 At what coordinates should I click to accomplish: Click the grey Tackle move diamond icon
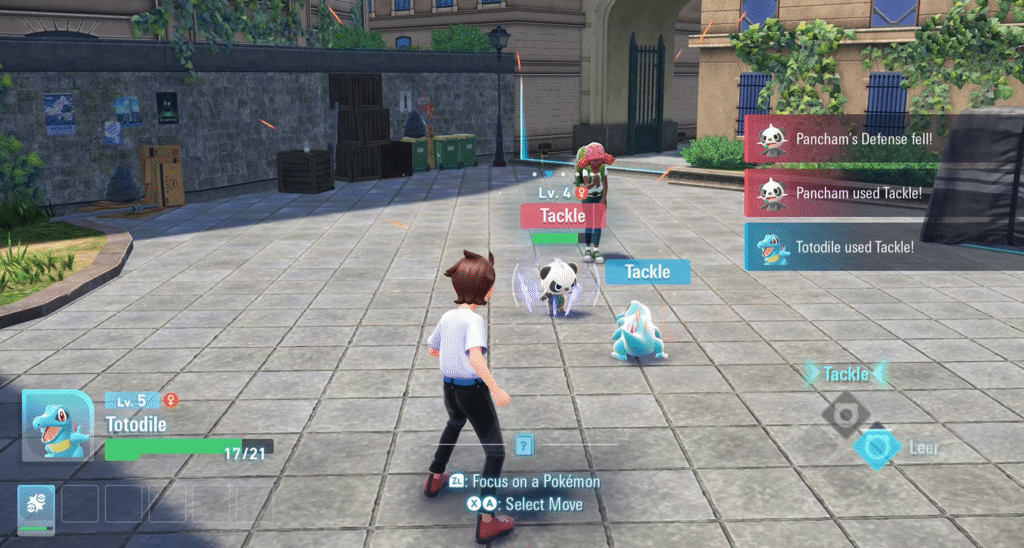(x=846, y=410)
